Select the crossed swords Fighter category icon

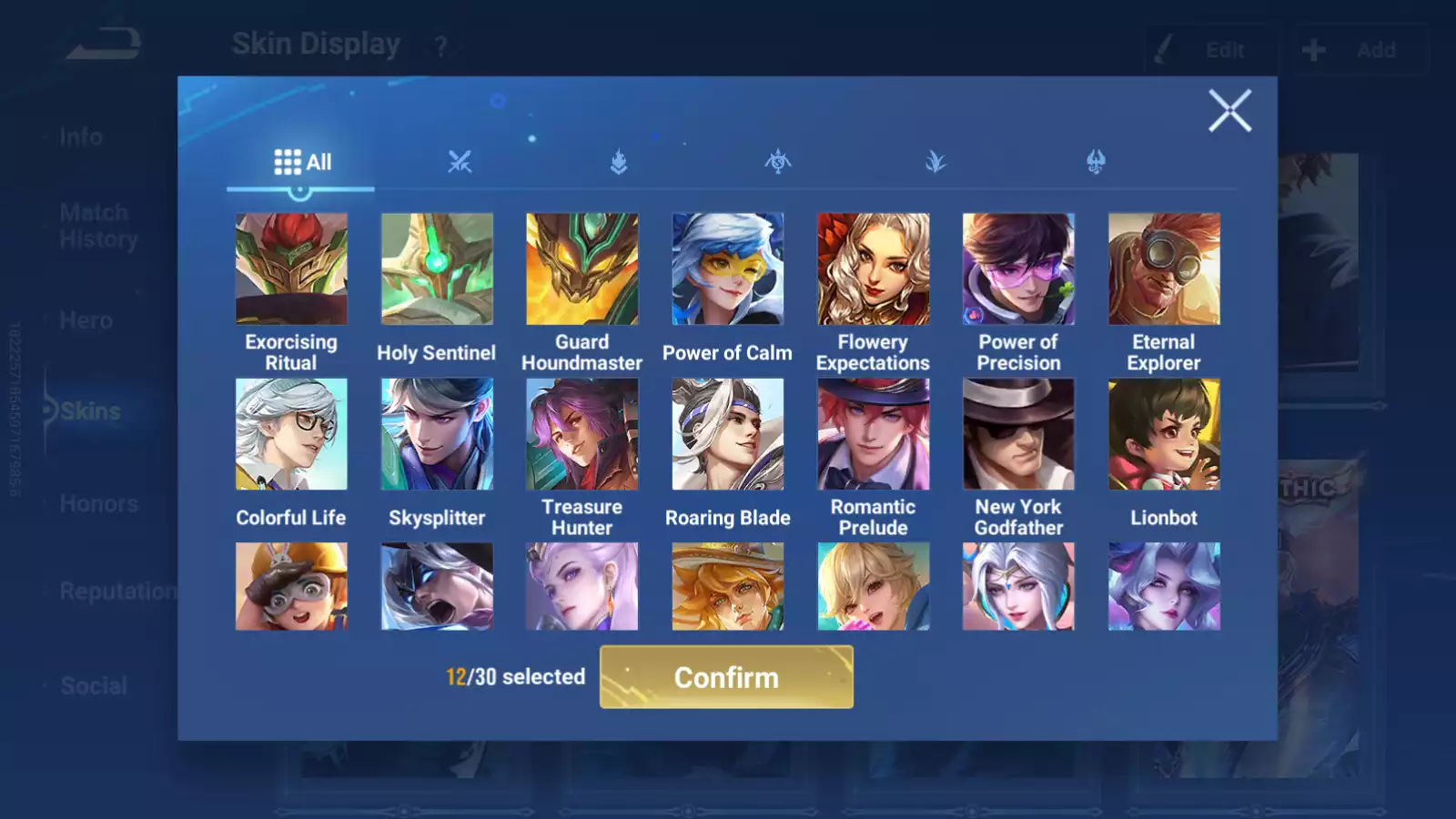[460, 162]
